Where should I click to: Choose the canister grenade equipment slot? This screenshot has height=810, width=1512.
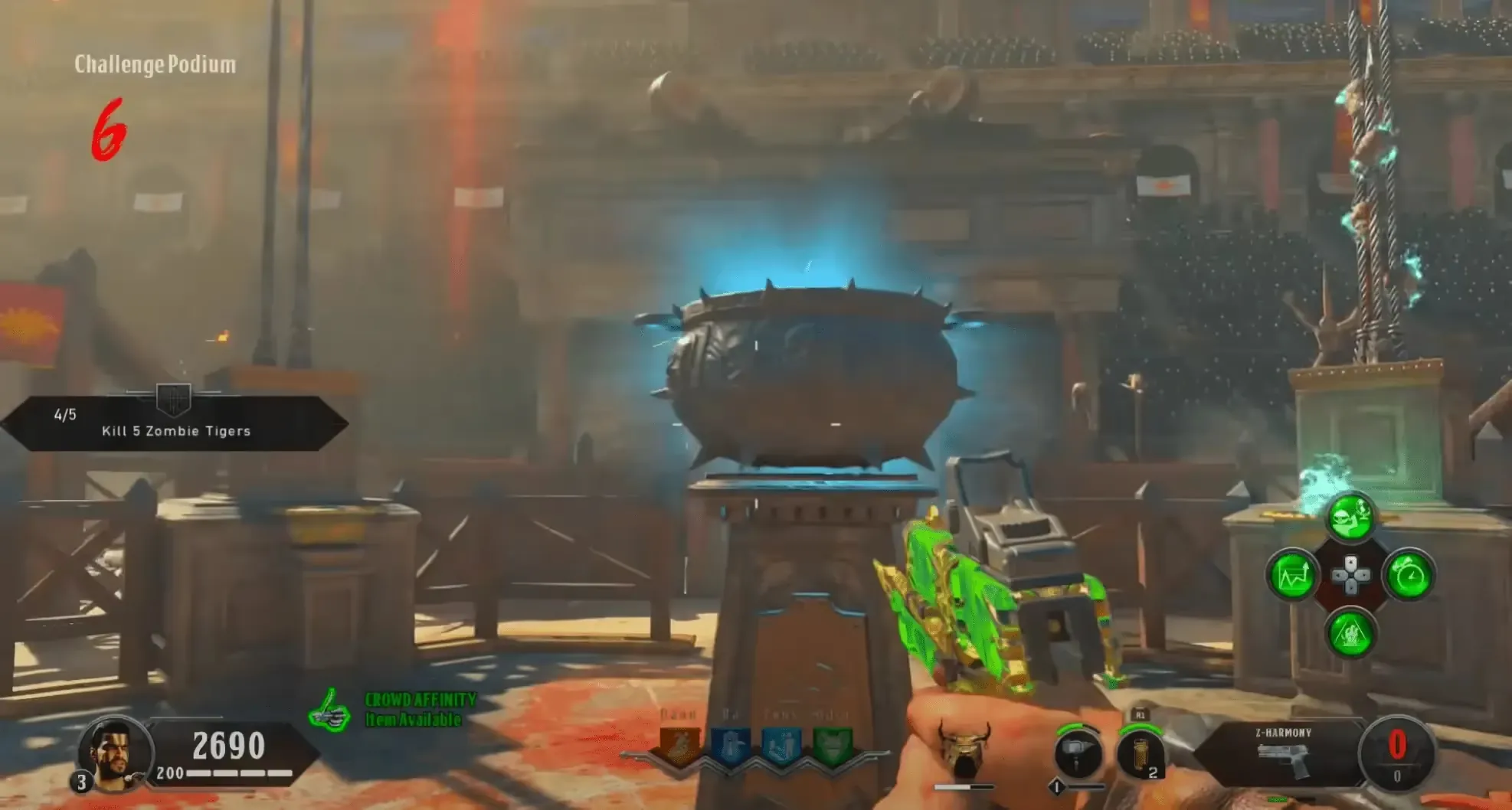click(x=1139, y=754)
